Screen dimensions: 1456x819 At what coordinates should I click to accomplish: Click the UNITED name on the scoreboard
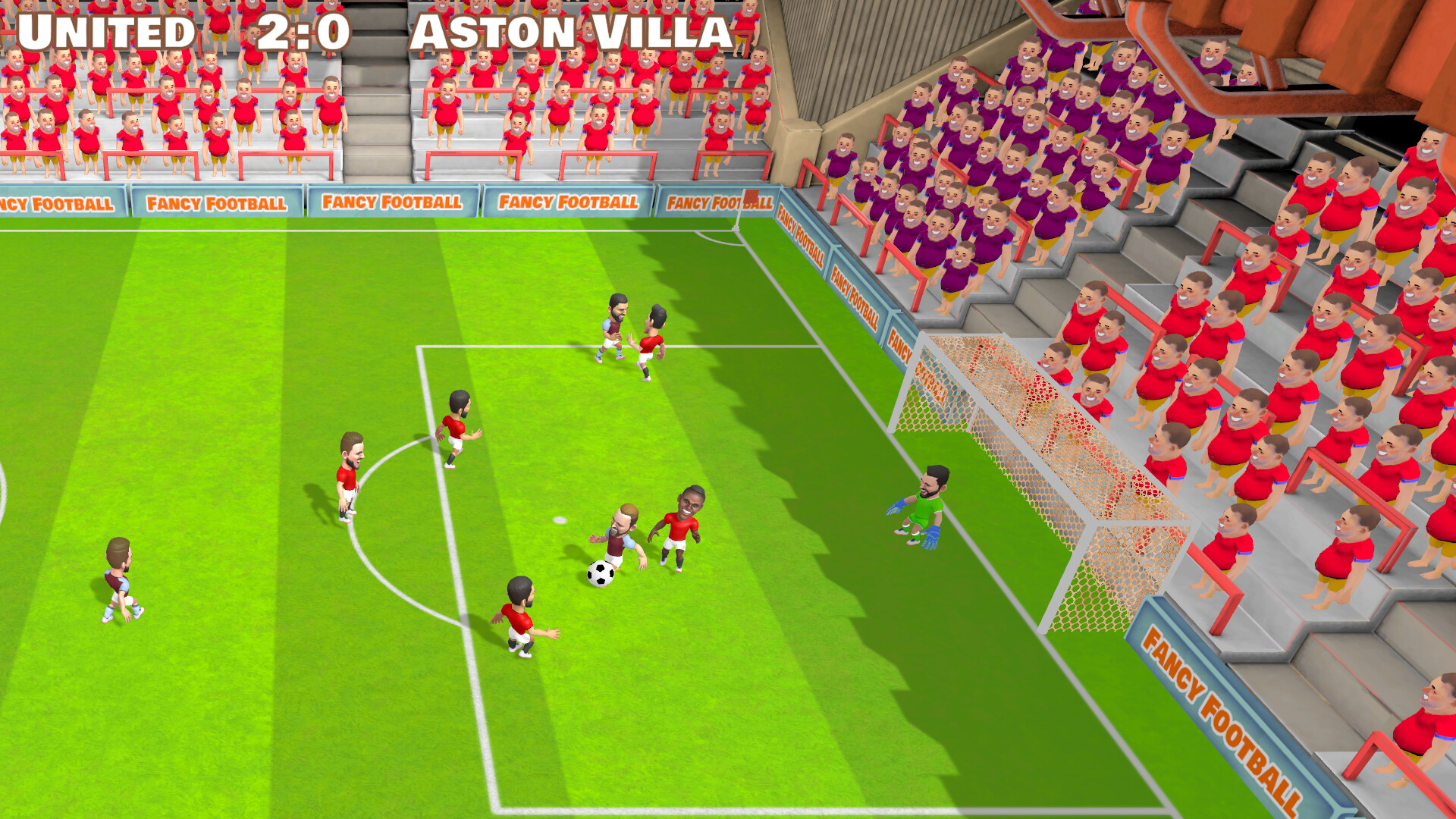pos(106,32)
